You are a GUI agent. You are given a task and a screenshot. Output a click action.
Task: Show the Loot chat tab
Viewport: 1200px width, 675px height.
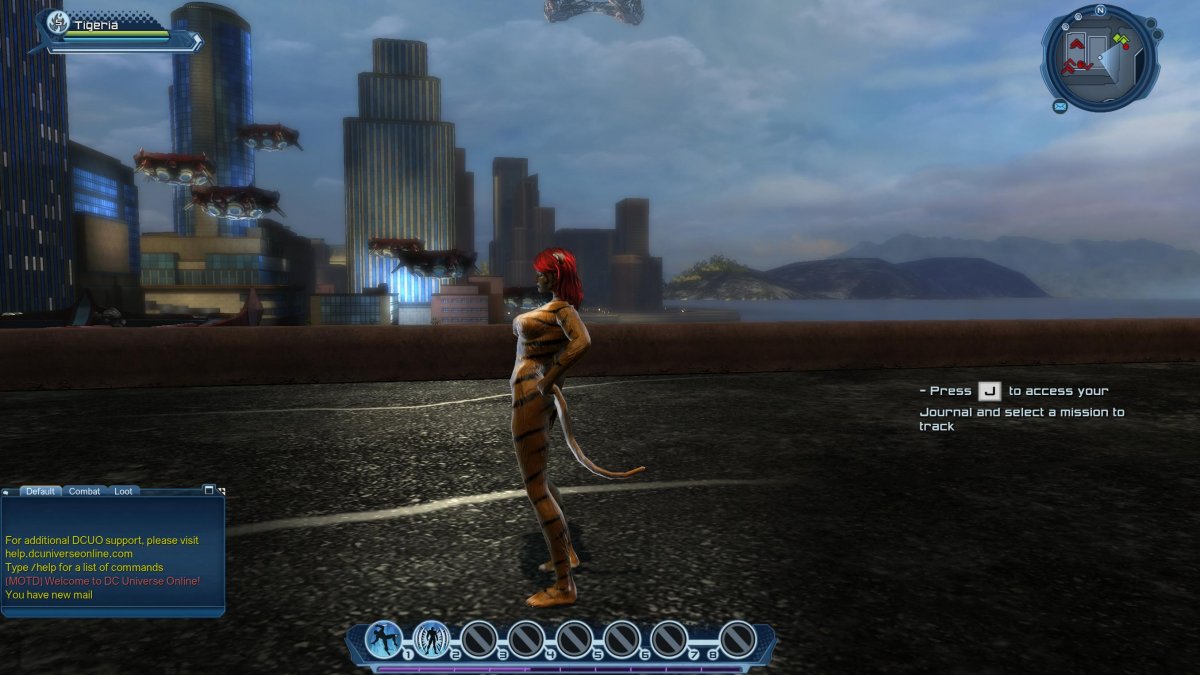[122, 491]
